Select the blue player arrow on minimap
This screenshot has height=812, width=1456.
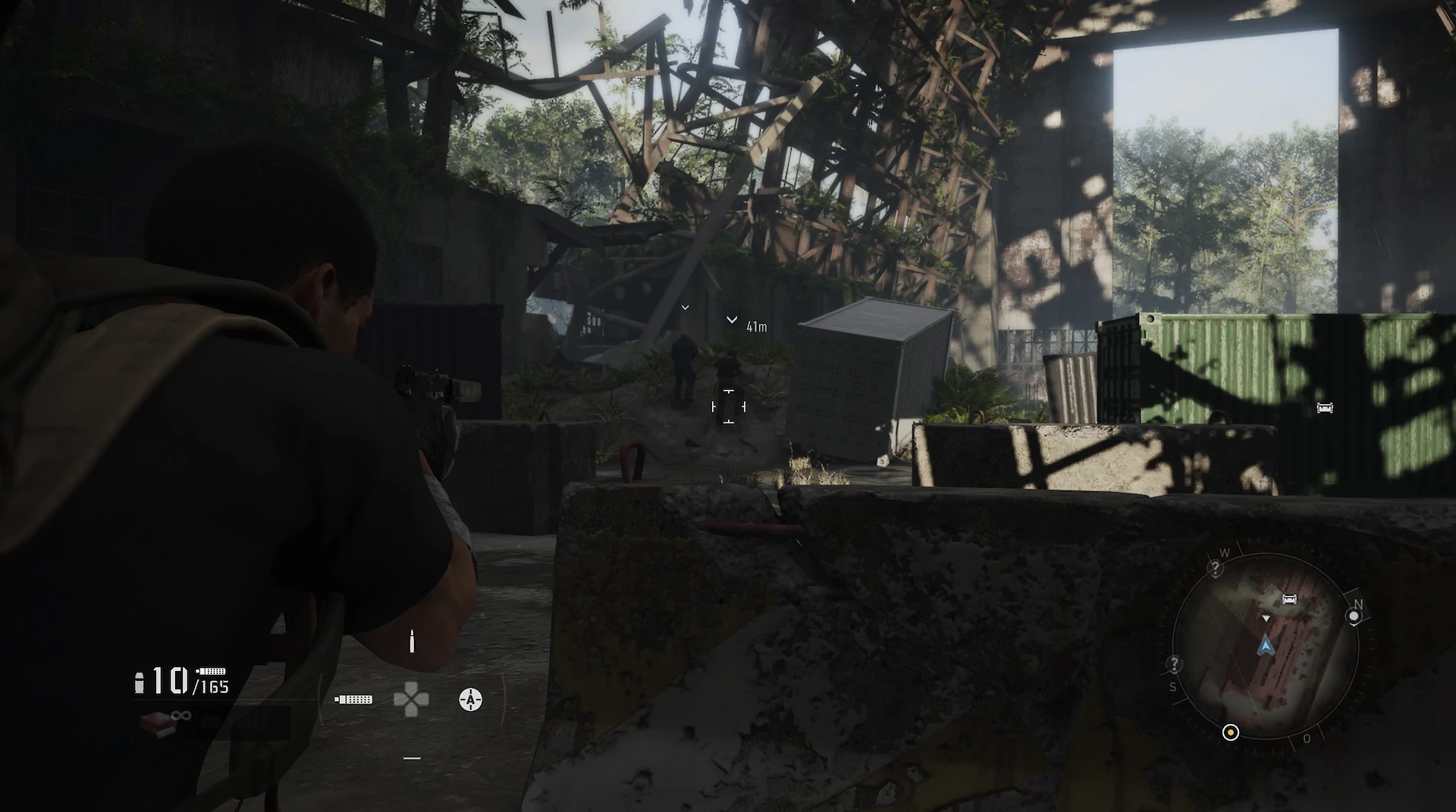tap(1265, 646)
